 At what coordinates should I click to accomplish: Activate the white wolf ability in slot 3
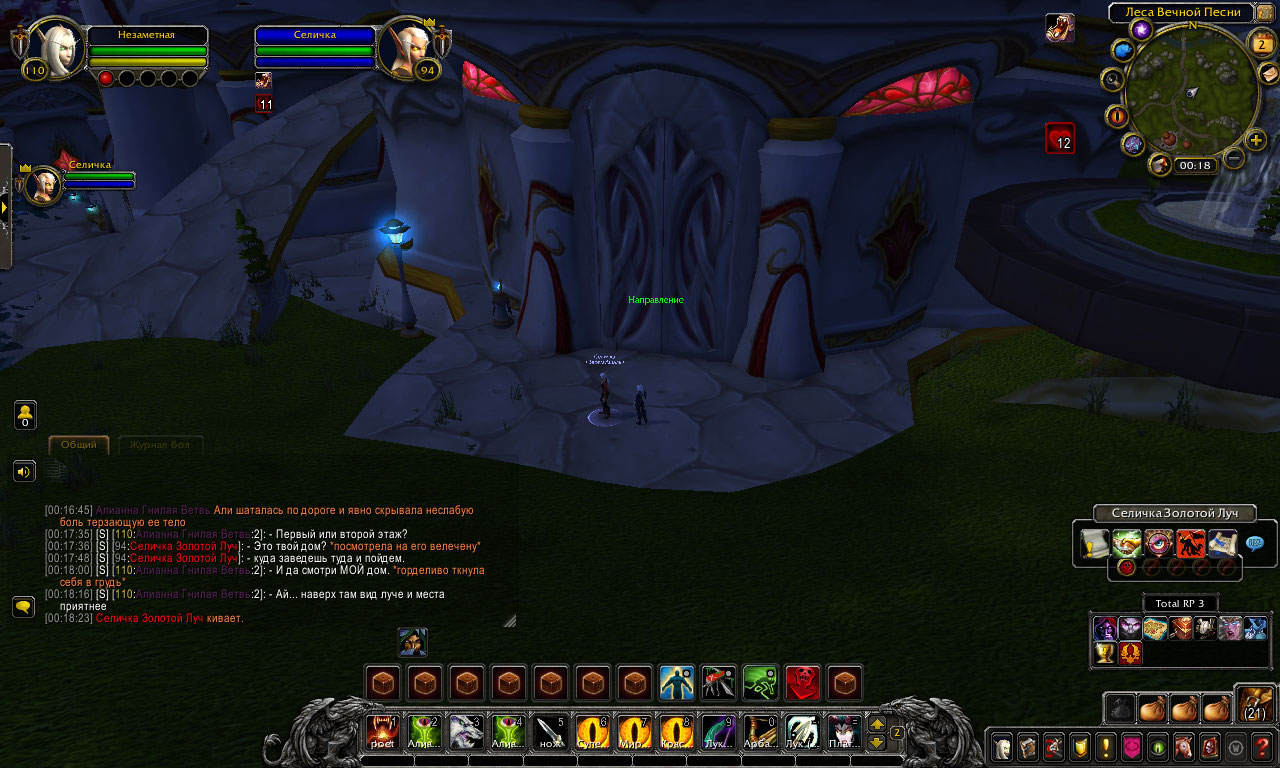[x=466, y=732]
